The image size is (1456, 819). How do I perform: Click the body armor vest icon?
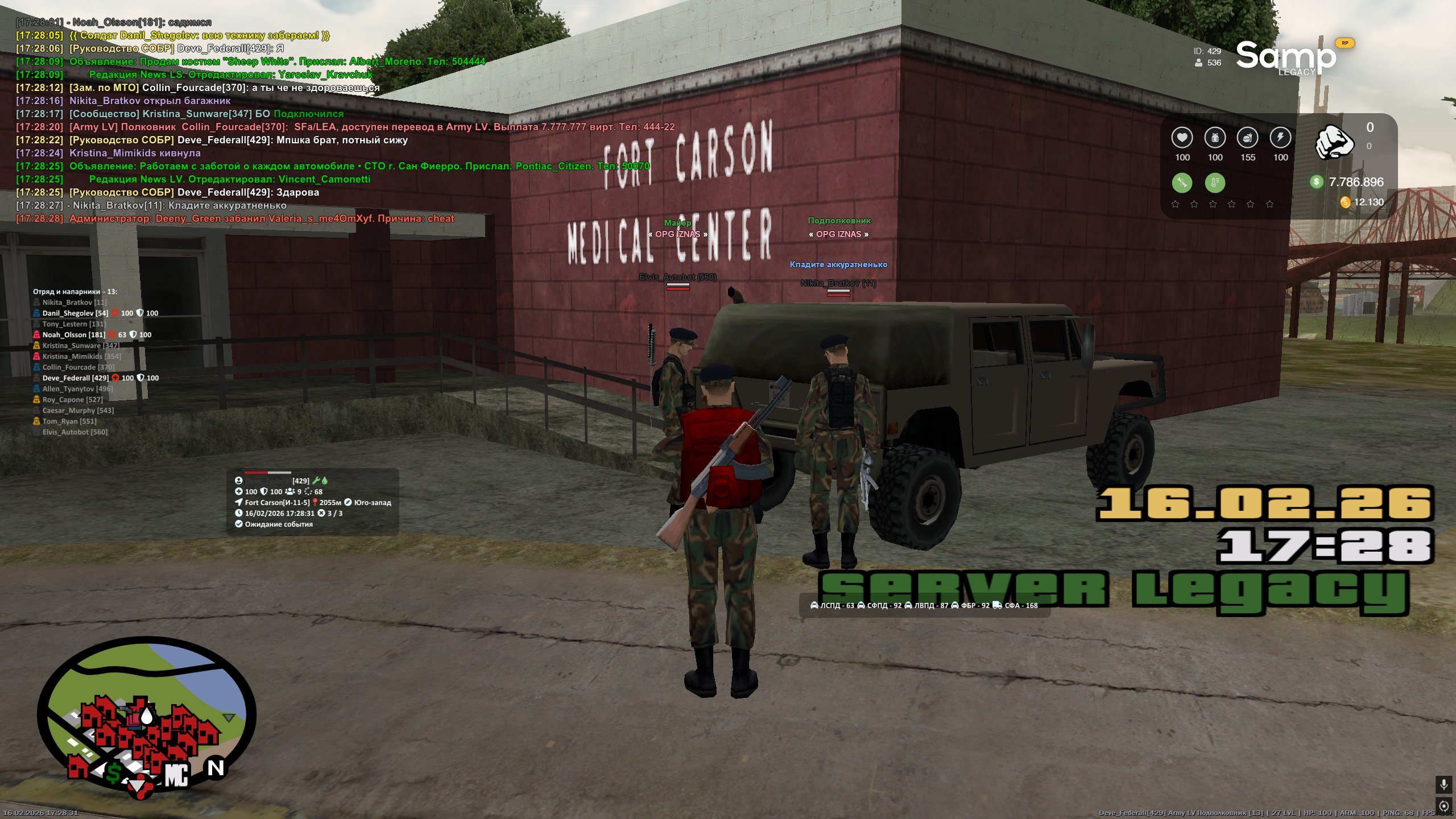click(1215, 138)
